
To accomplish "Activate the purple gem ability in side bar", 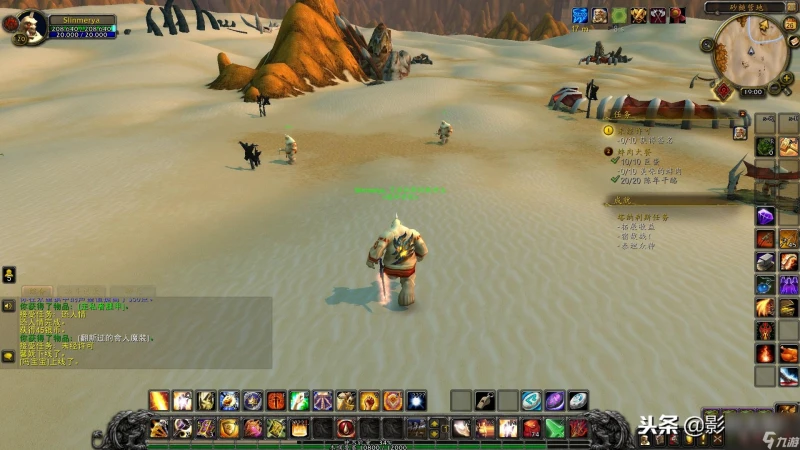I will tap(765, 217).
